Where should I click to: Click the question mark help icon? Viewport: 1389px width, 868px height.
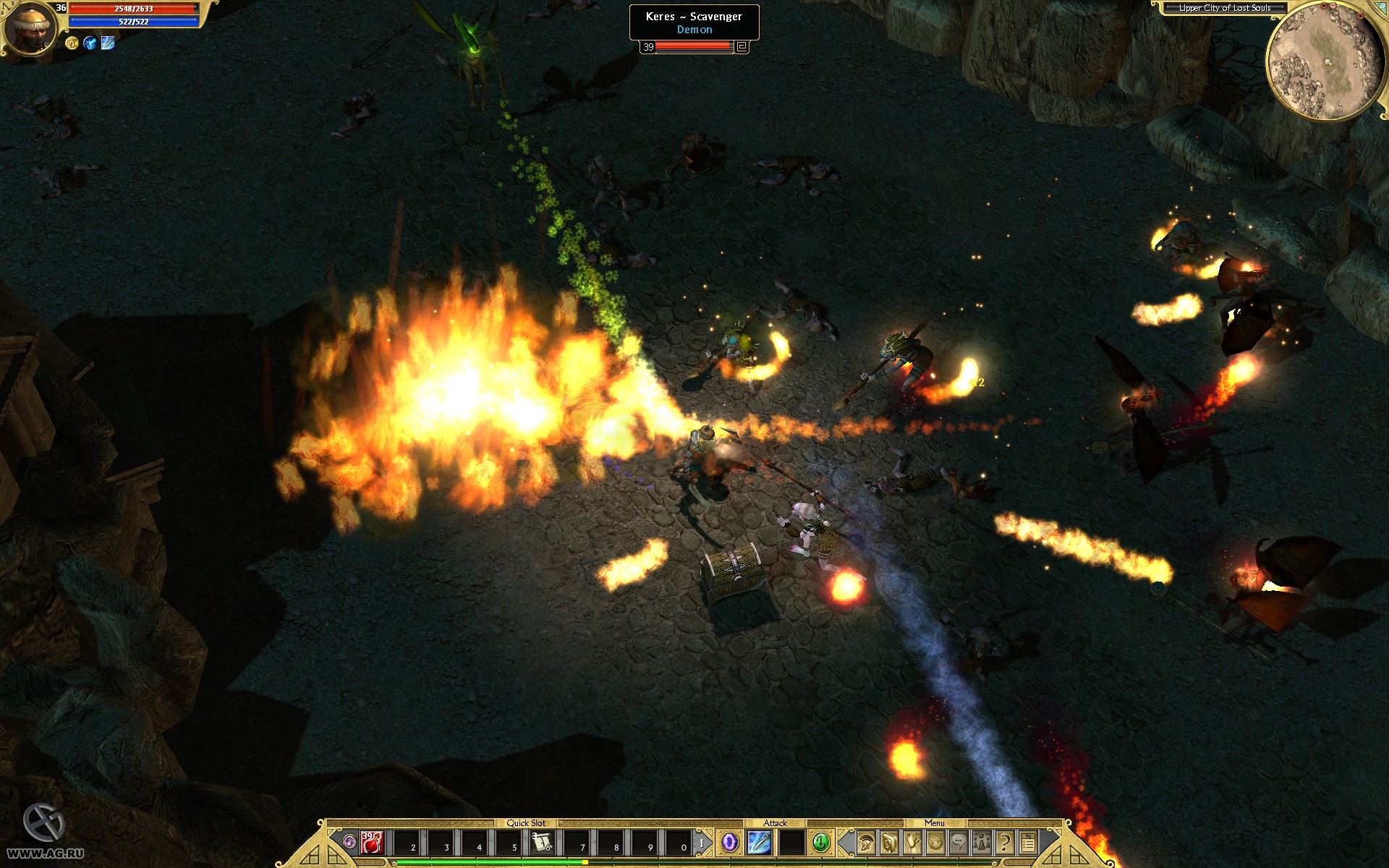(1004, 843)
